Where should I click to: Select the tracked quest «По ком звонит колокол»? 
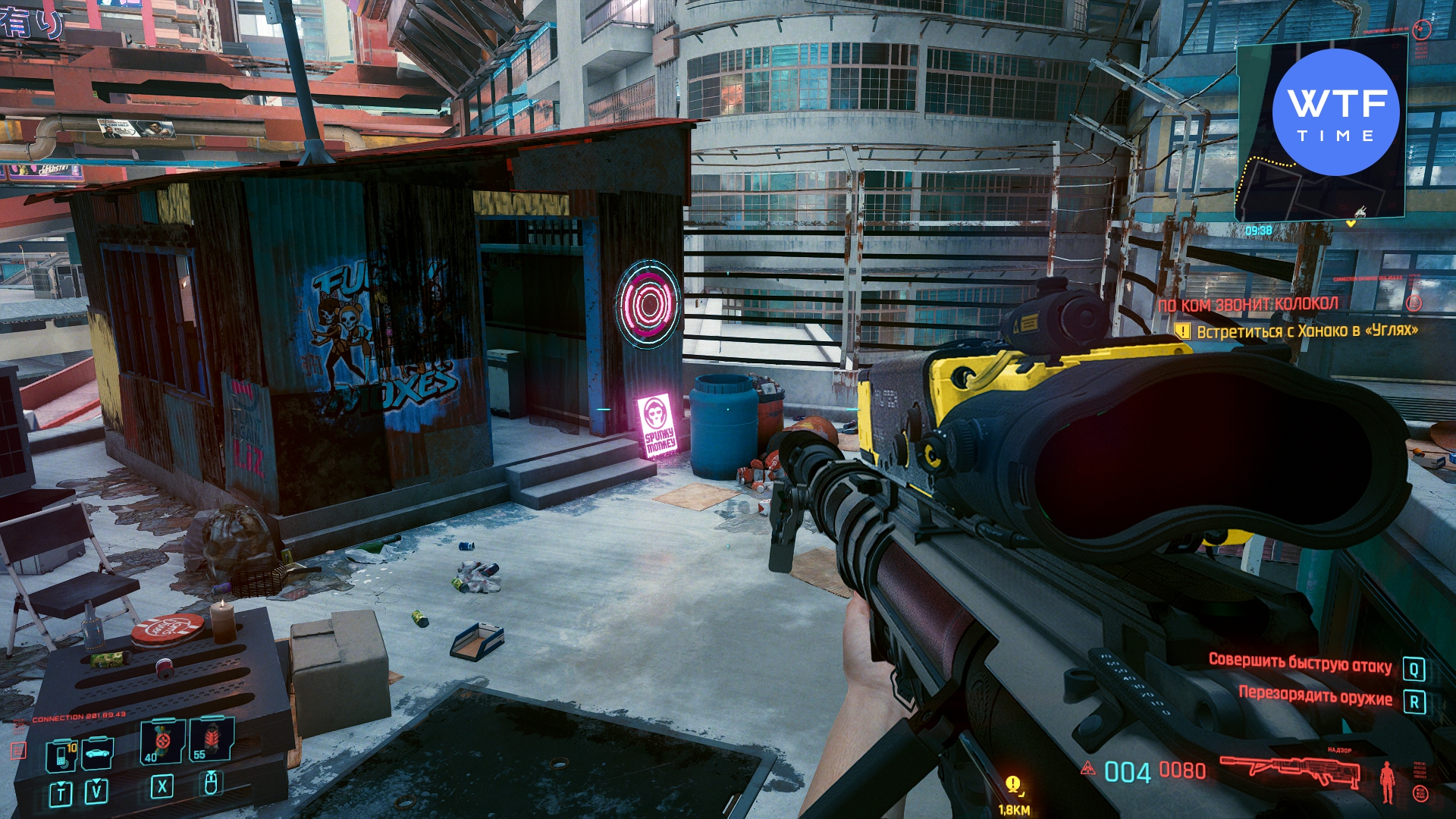[x=1247, y=305]
